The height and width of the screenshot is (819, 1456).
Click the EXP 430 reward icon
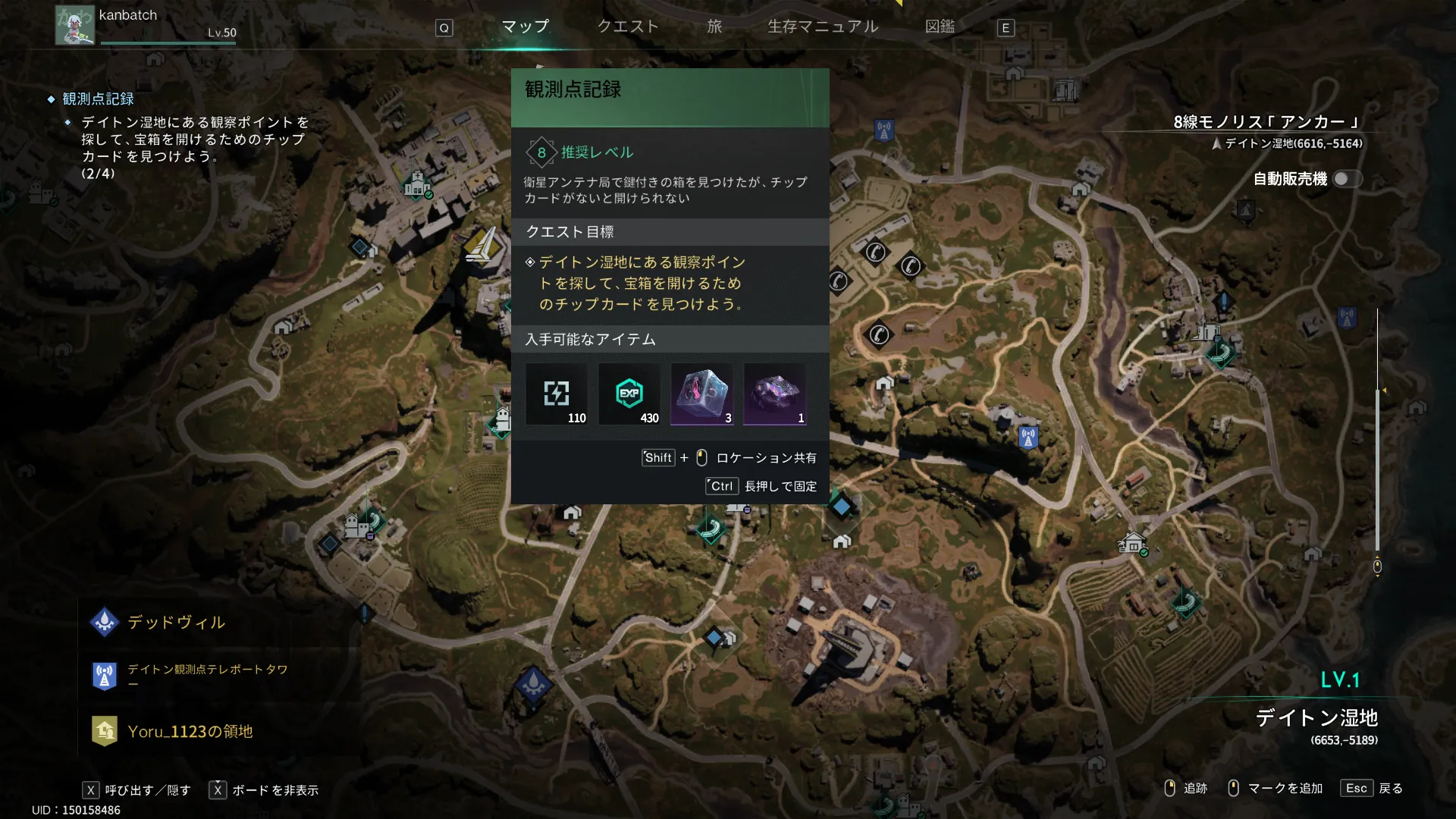[x=629, y=394]
